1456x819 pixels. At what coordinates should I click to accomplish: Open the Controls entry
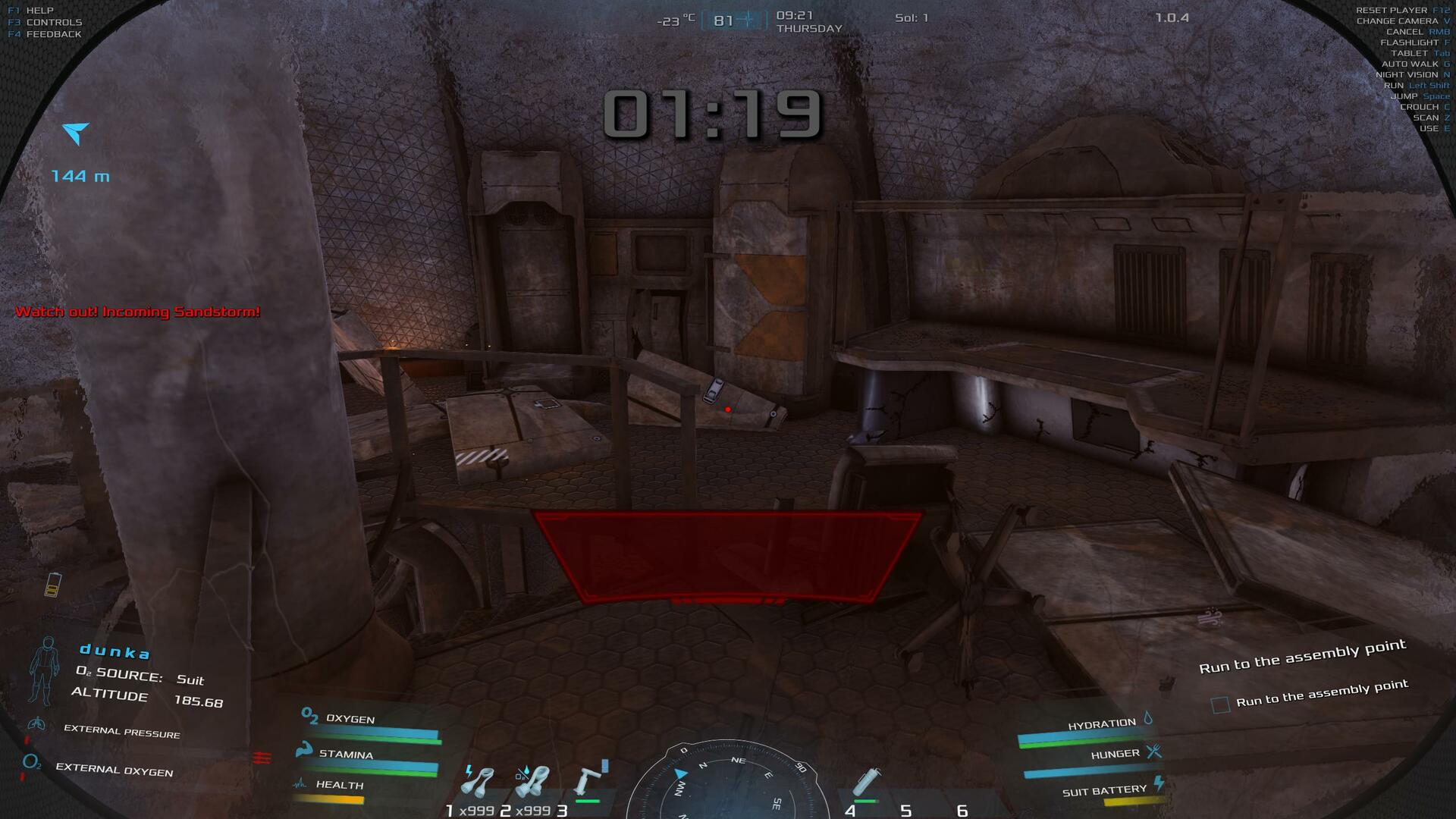click(x=54, y=23)
